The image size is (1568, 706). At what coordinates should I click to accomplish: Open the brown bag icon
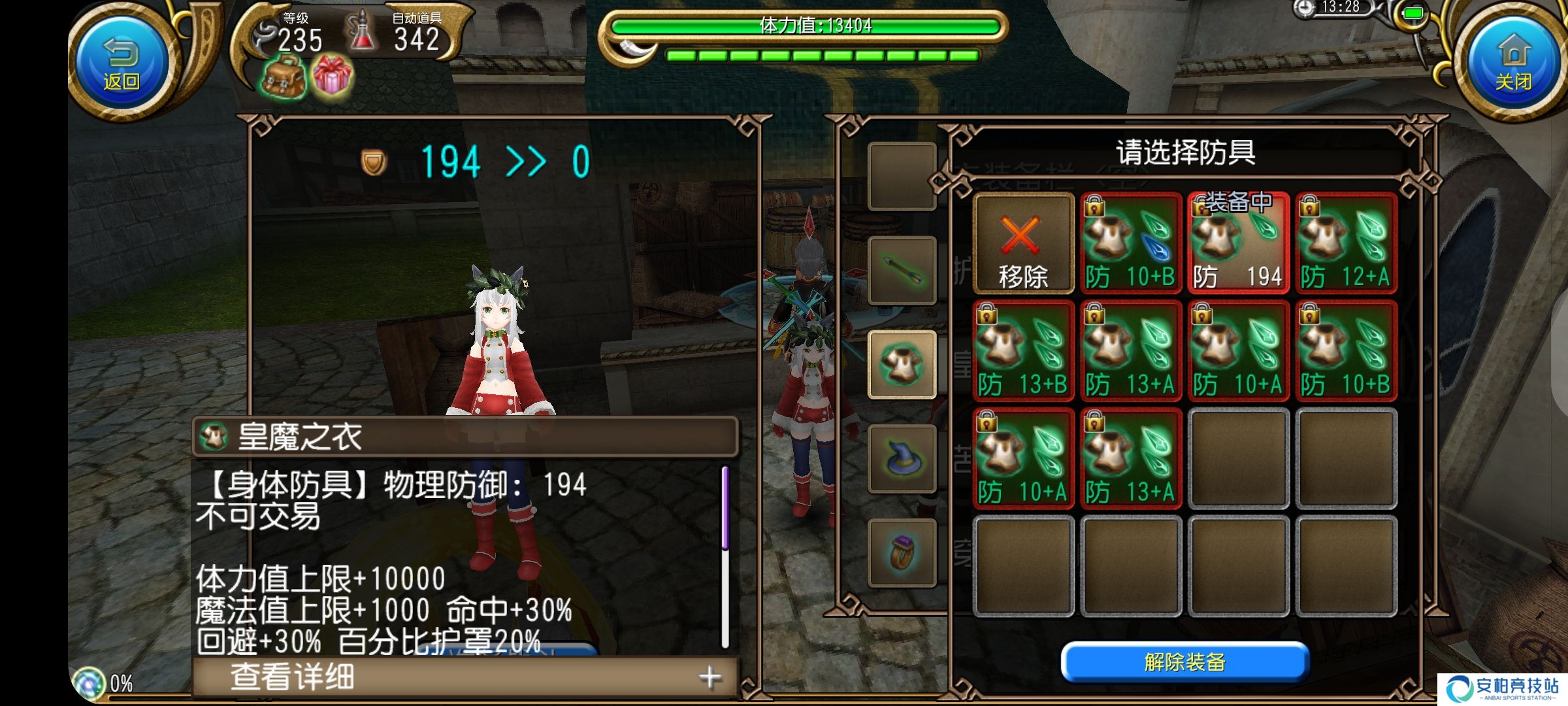click(x=284, y=78)
